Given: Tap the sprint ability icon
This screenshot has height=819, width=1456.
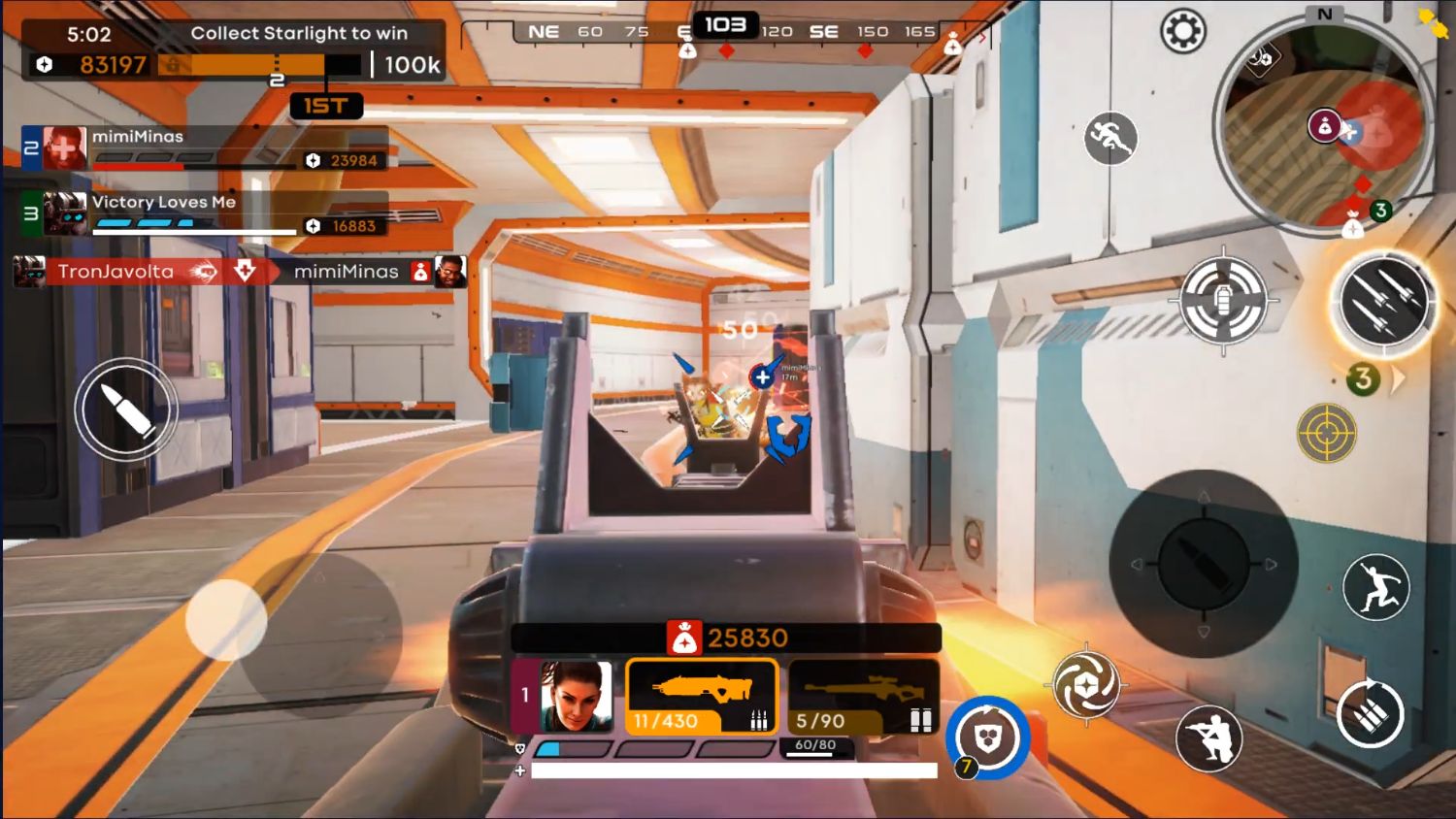Looking at the screenshot, I should pyautogui.click(x=1112, y=139).
